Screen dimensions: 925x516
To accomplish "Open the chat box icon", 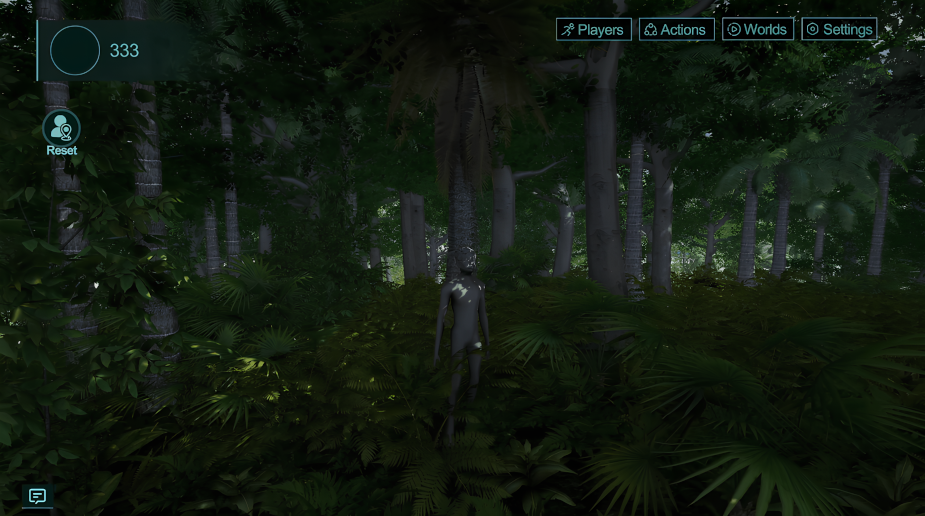I will [x=37, y=496].
